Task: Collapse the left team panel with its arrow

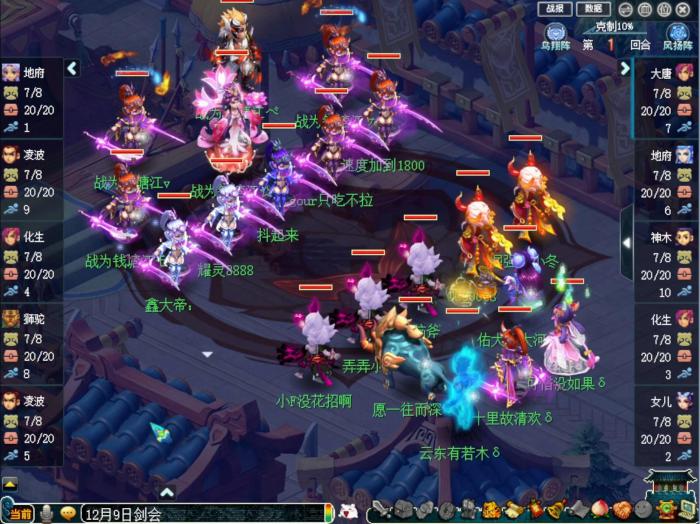Action: (71, 69)
